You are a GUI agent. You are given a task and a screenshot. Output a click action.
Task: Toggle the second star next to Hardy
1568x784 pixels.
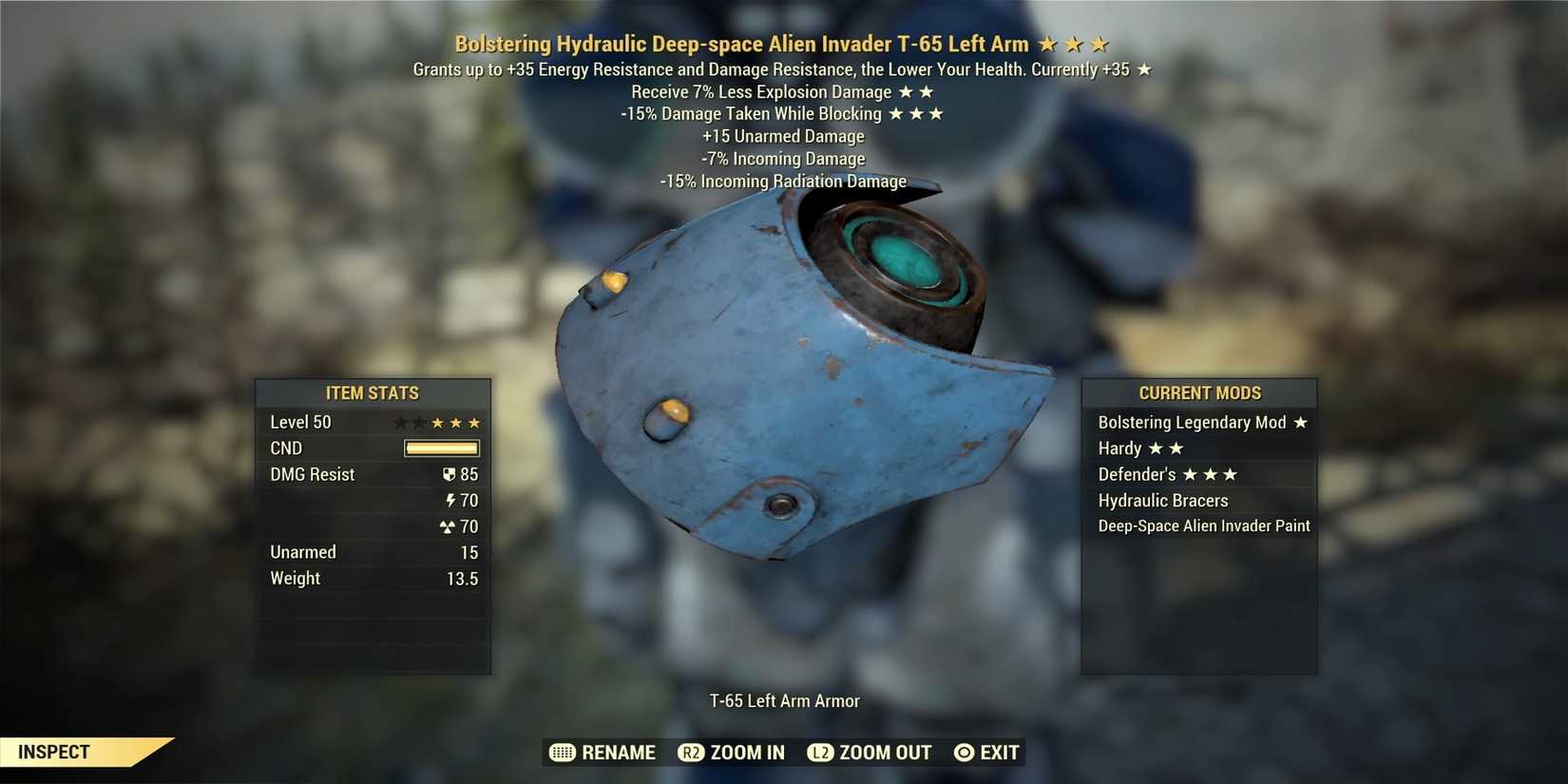pyautogui.click(x=1176, y=448)
